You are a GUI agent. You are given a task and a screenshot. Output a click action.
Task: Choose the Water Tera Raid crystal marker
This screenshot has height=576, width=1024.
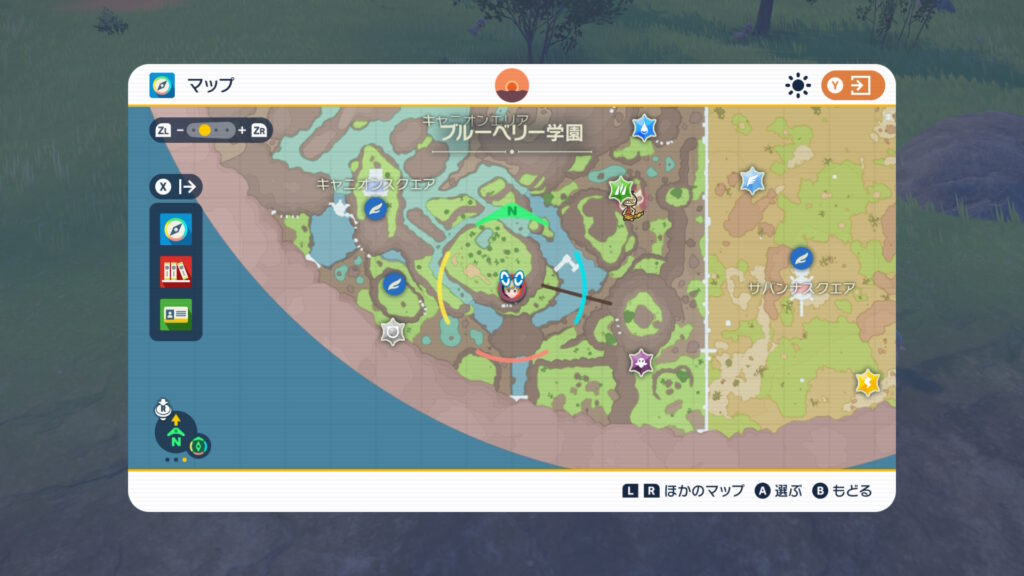point(644,128)
